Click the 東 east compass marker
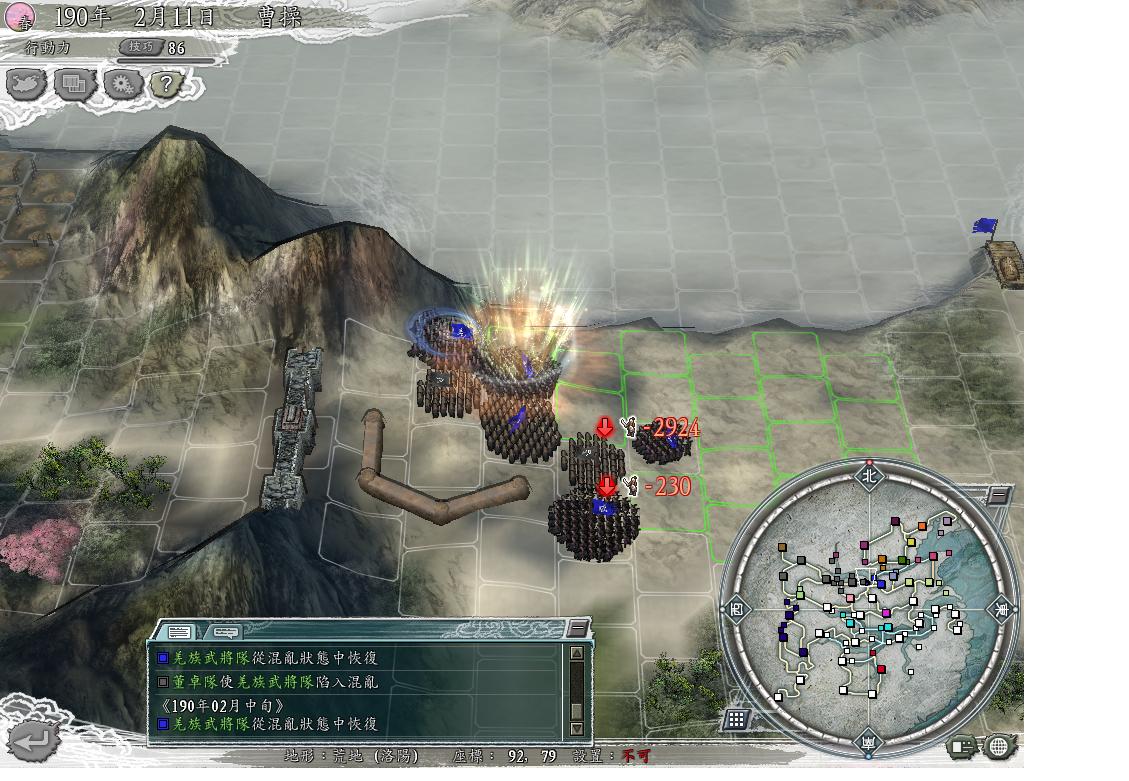Viewport: 1129px width, 781px height. pyautogui.click(x=1000, y=608)
